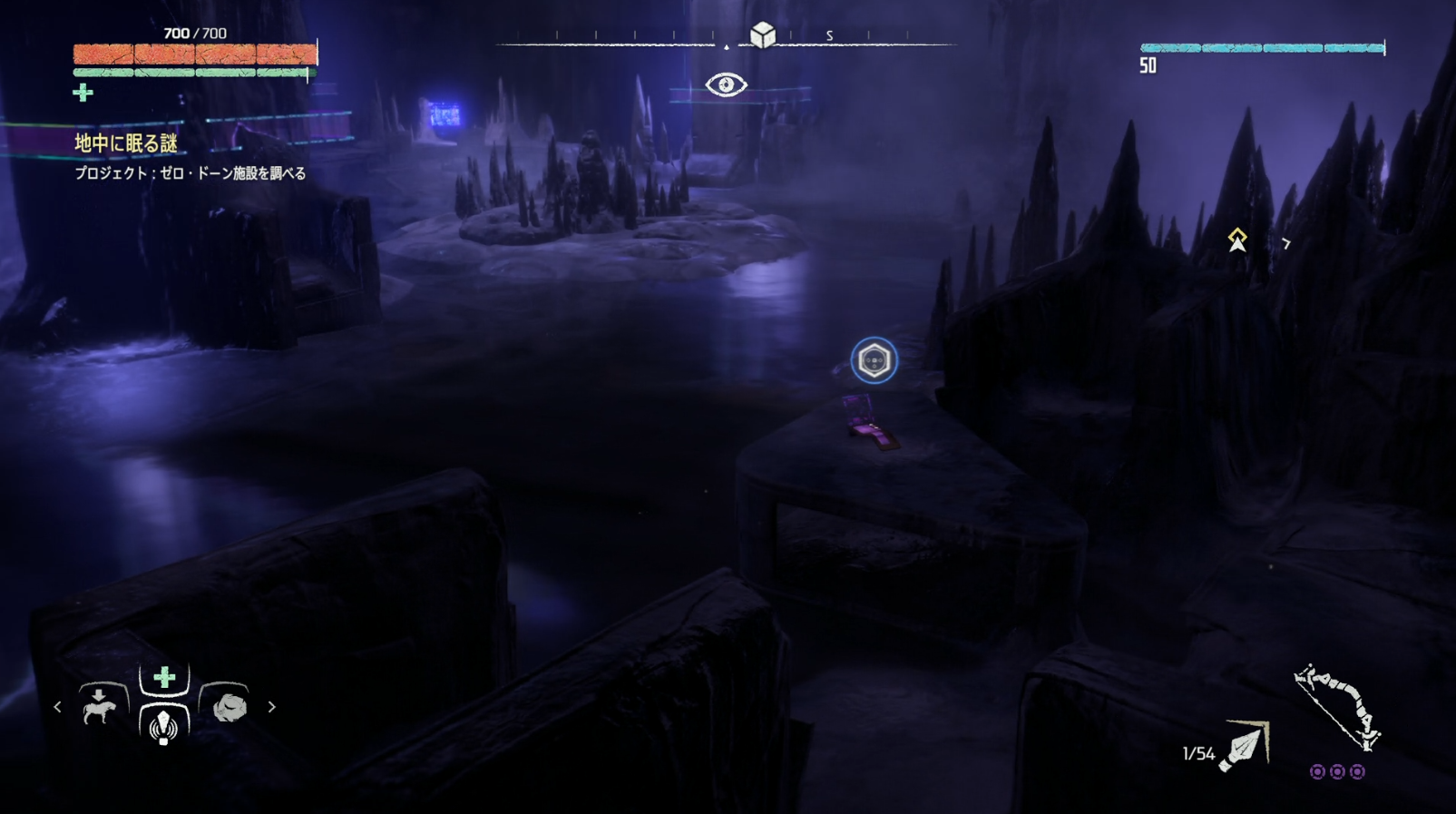Select the stealth eye visibility indicator
The width and height of the screenshot is (1456, 814).
pos(726,85)
